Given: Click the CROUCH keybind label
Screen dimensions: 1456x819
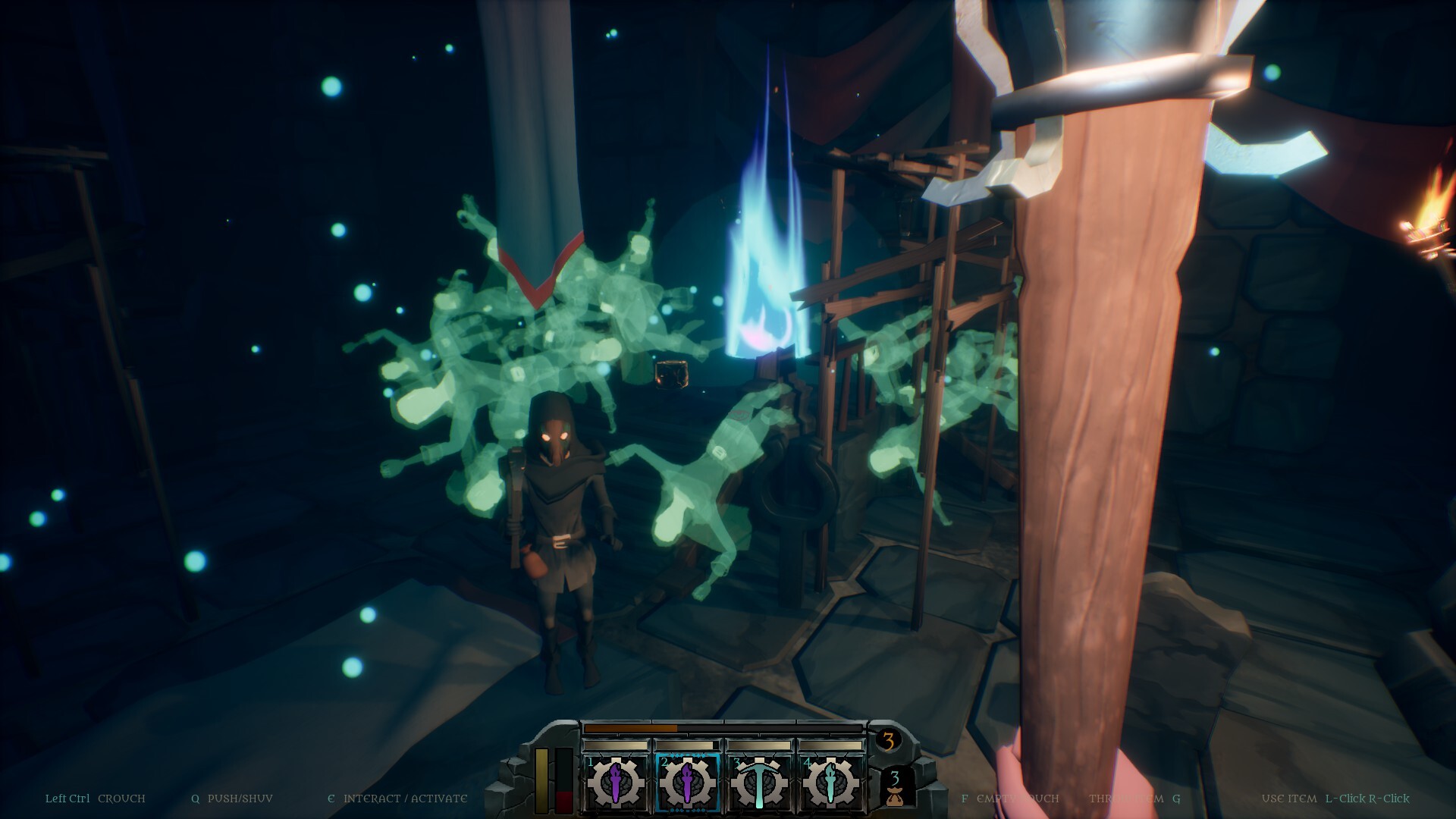Looking at the screenshot, I should coord(123,798).
